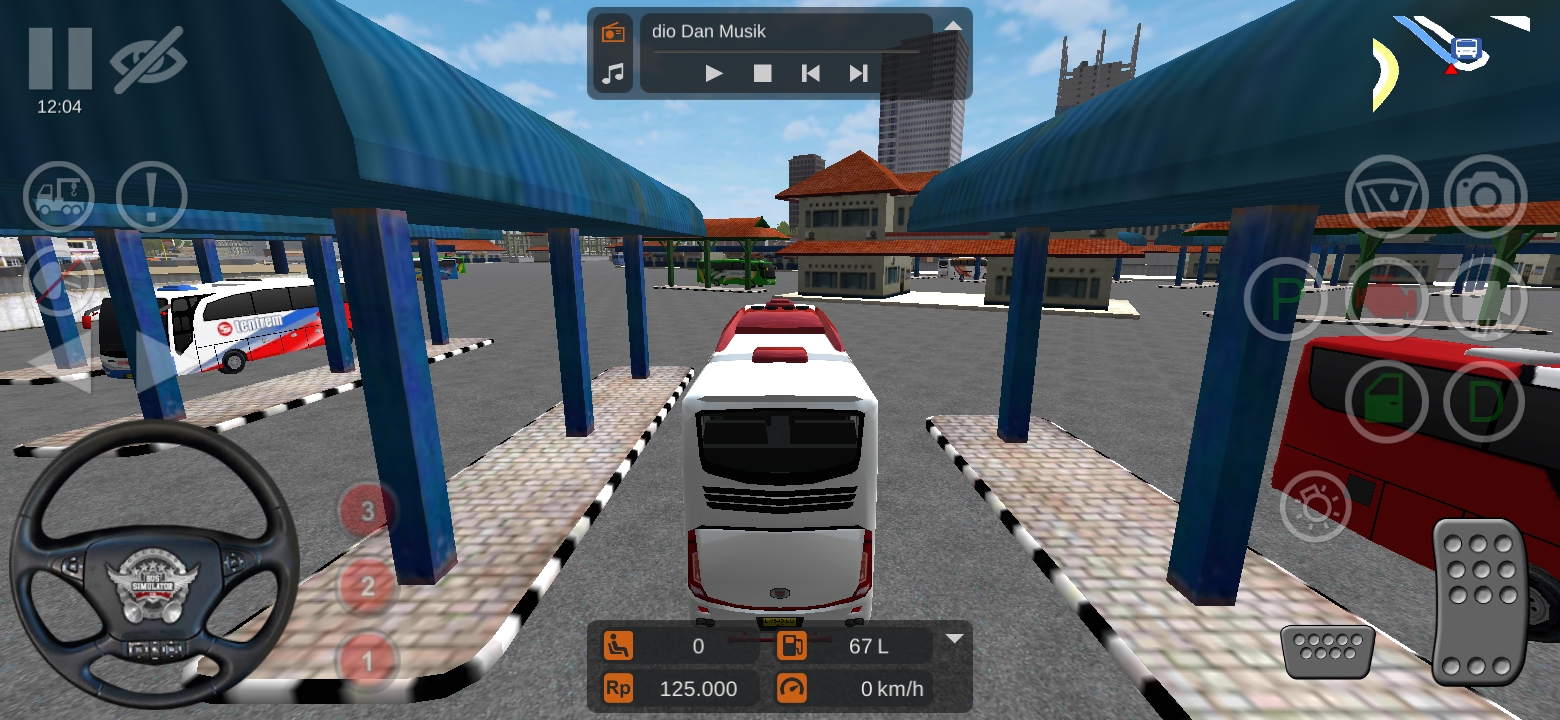The image size is (1560, 720).
Task: Stop the currently playing music
Action: point(761,72)
